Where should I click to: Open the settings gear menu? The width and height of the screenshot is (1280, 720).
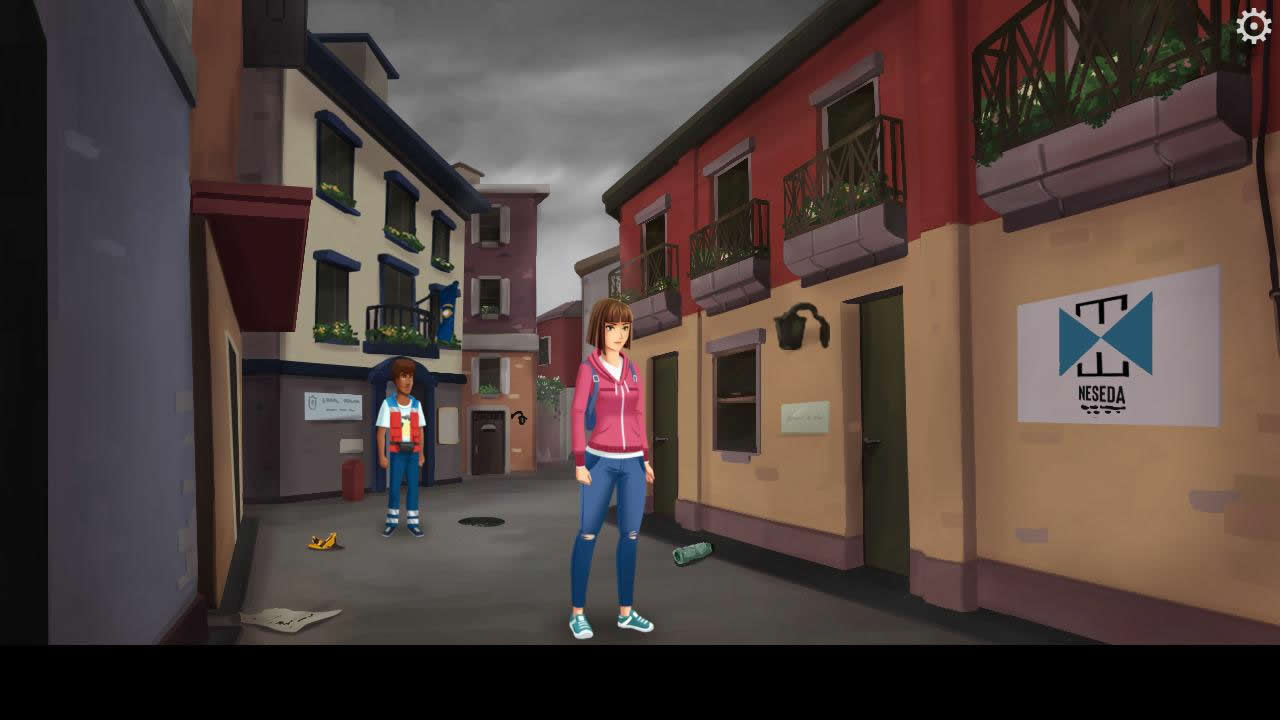(x=1253, y=27)
